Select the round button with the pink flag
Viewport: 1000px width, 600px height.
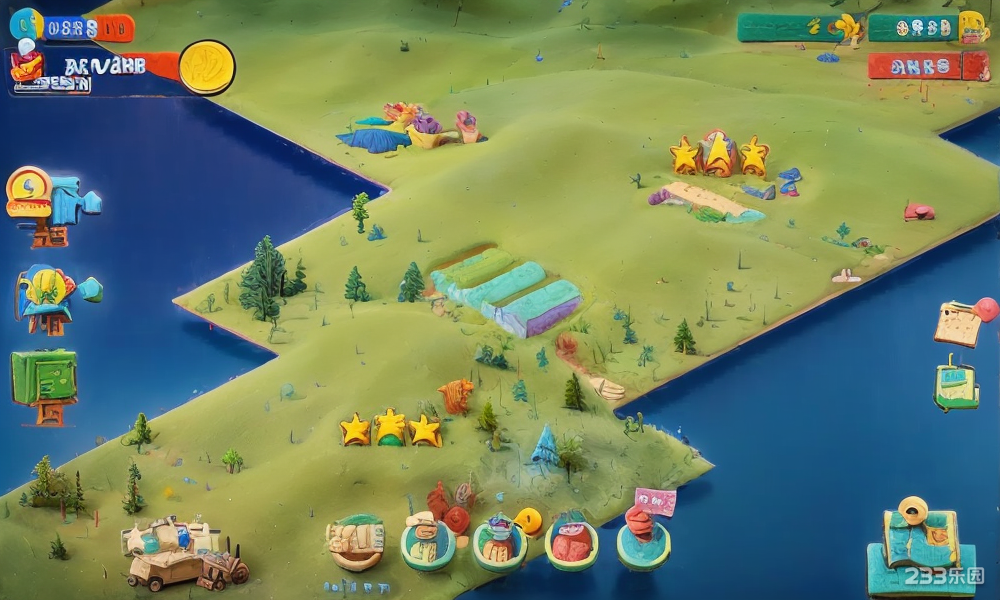[x=643, y=540]
